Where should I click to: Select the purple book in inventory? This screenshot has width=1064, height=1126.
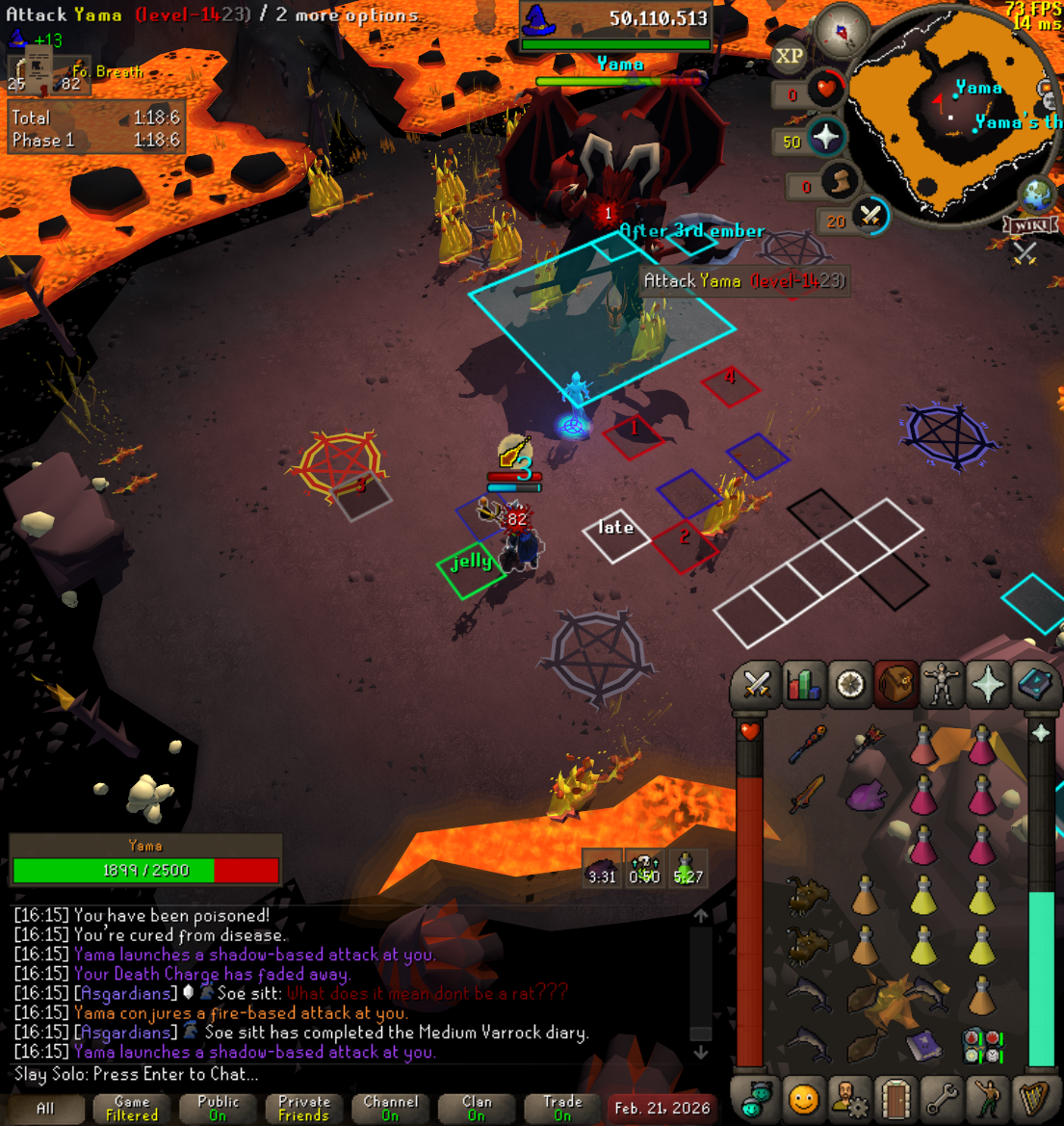[x=924, y=1044]
